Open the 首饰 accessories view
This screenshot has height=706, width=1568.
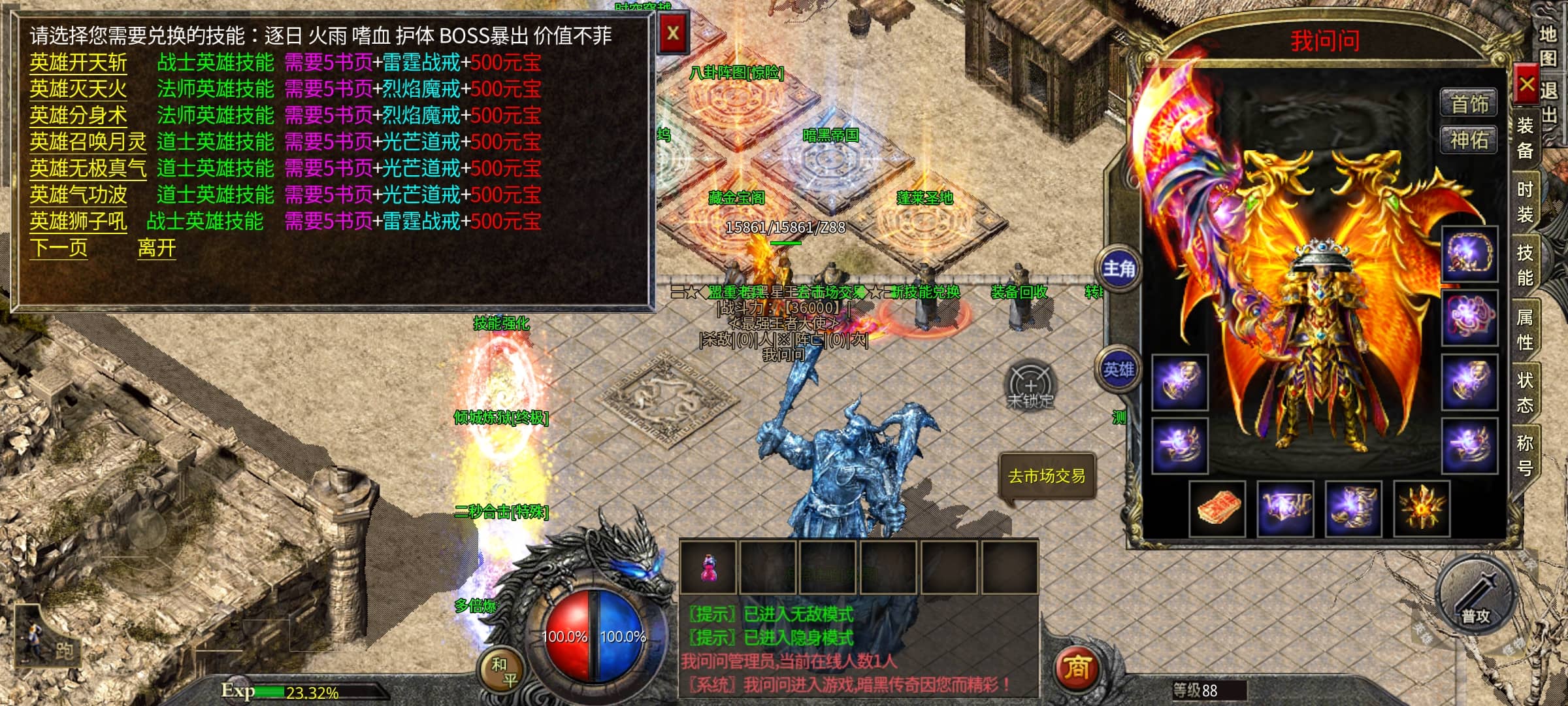[1469, 104]
